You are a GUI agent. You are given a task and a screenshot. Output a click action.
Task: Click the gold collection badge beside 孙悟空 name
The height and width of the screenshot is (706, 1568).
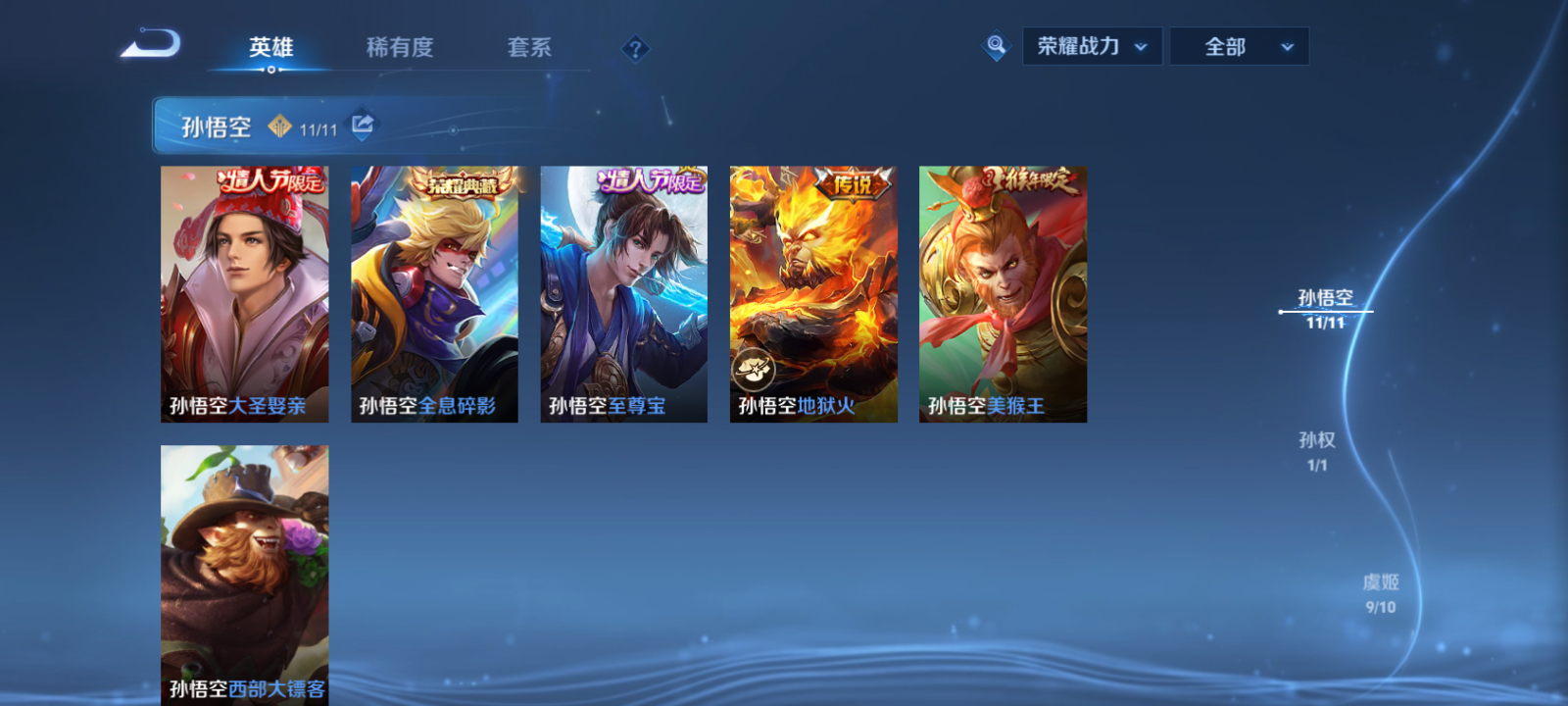pyautogui.click(x=281, y=126)
